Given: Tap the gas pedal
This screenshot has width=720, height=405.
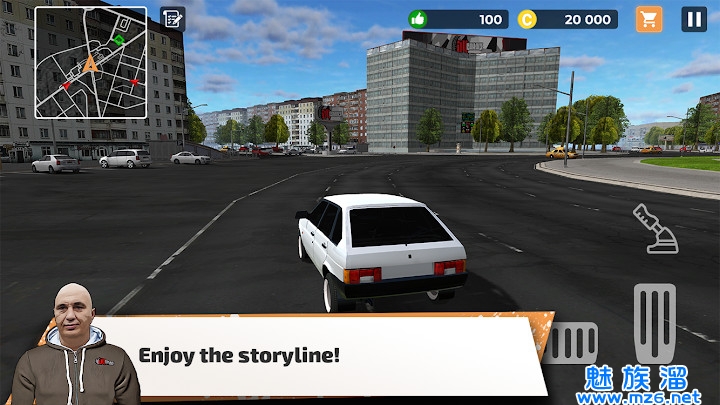Looking at the screenshot, I should pyautogui.click(x=656, y=322).
